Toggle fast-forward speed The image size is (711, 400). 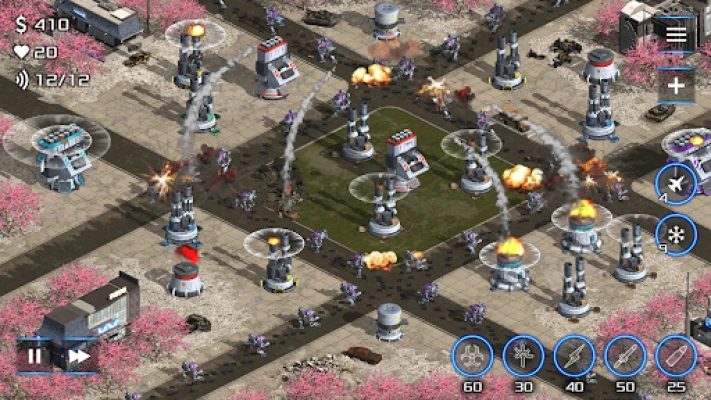(x=79, y=355)
